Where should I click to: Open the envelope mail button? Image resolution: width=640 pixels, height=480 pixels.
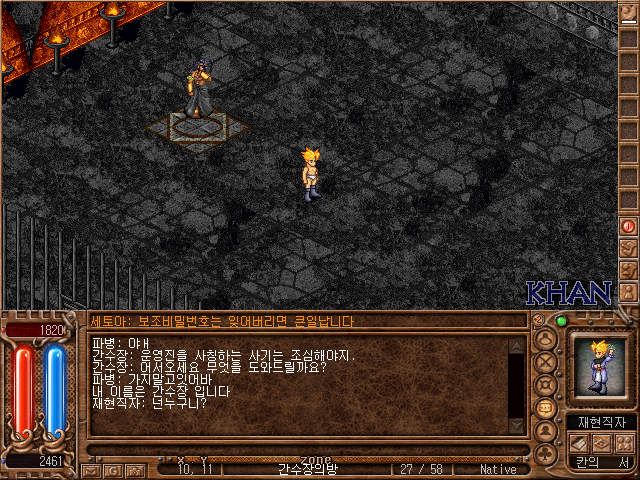91,469
